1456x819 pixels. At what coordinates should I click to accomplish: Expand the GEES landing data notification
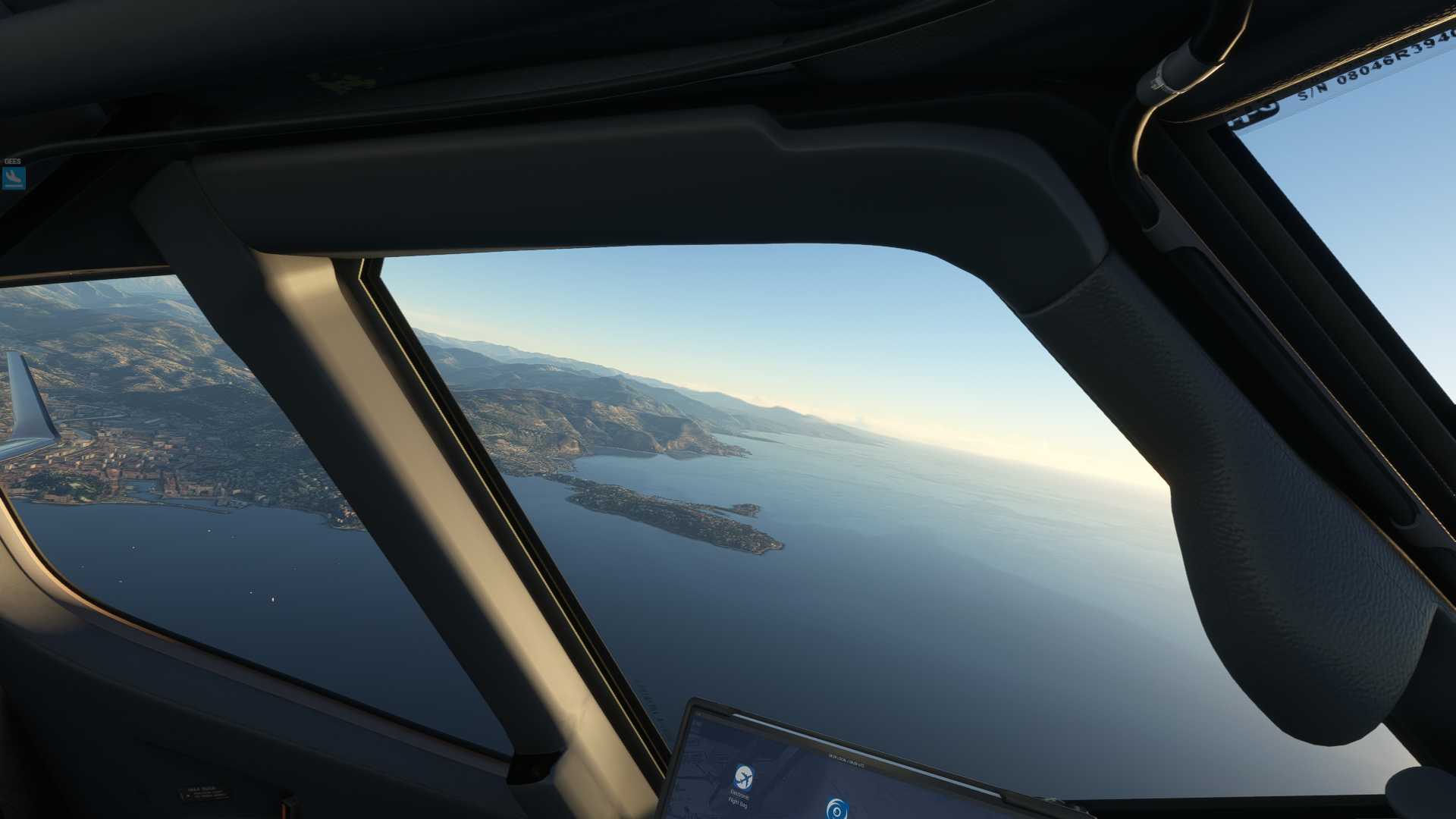click(x=14, y=177)
